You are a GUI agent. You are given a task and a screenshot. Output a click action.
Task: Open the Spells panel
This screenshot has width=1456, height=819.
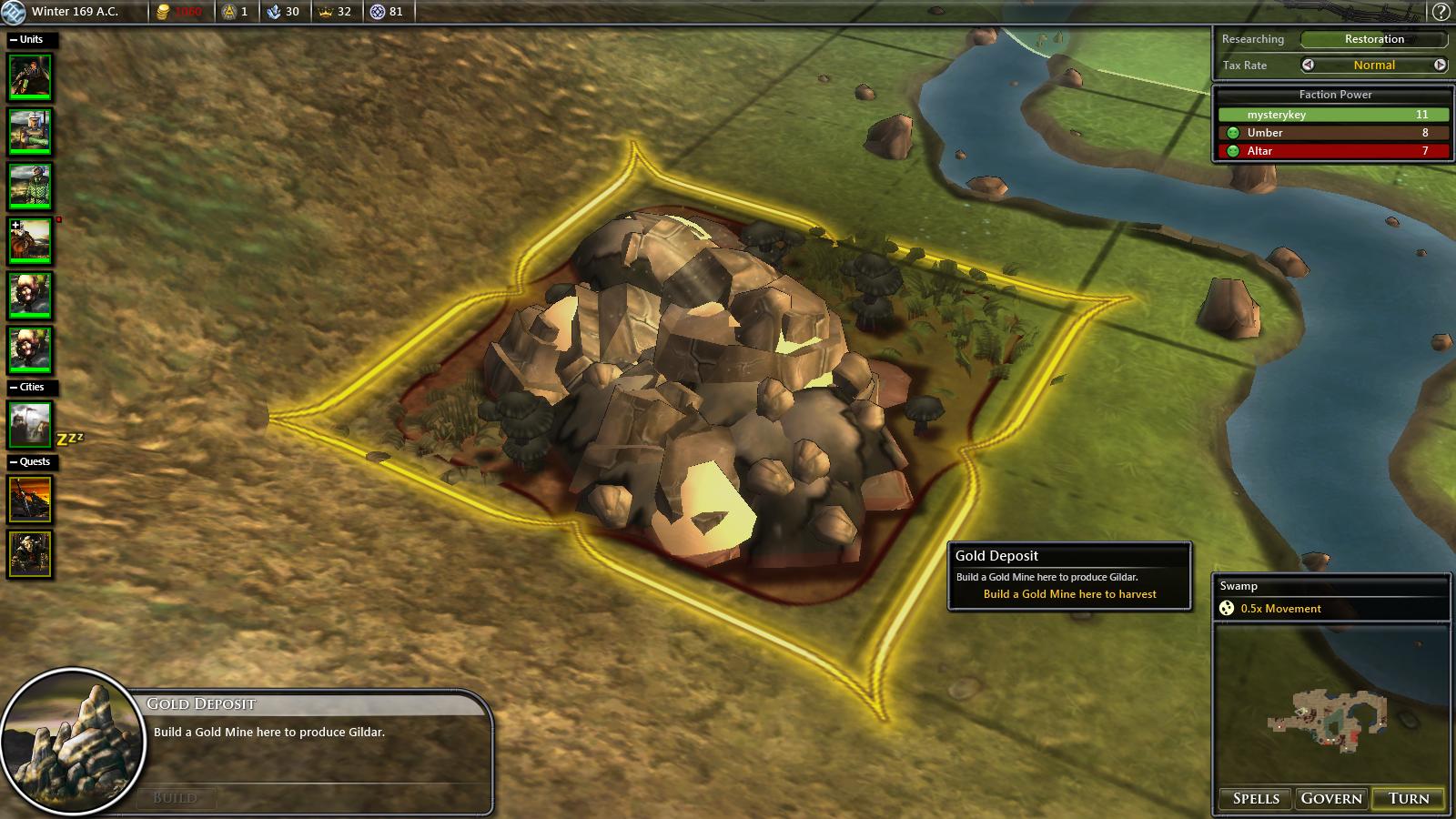click(x=1256, y=798)
